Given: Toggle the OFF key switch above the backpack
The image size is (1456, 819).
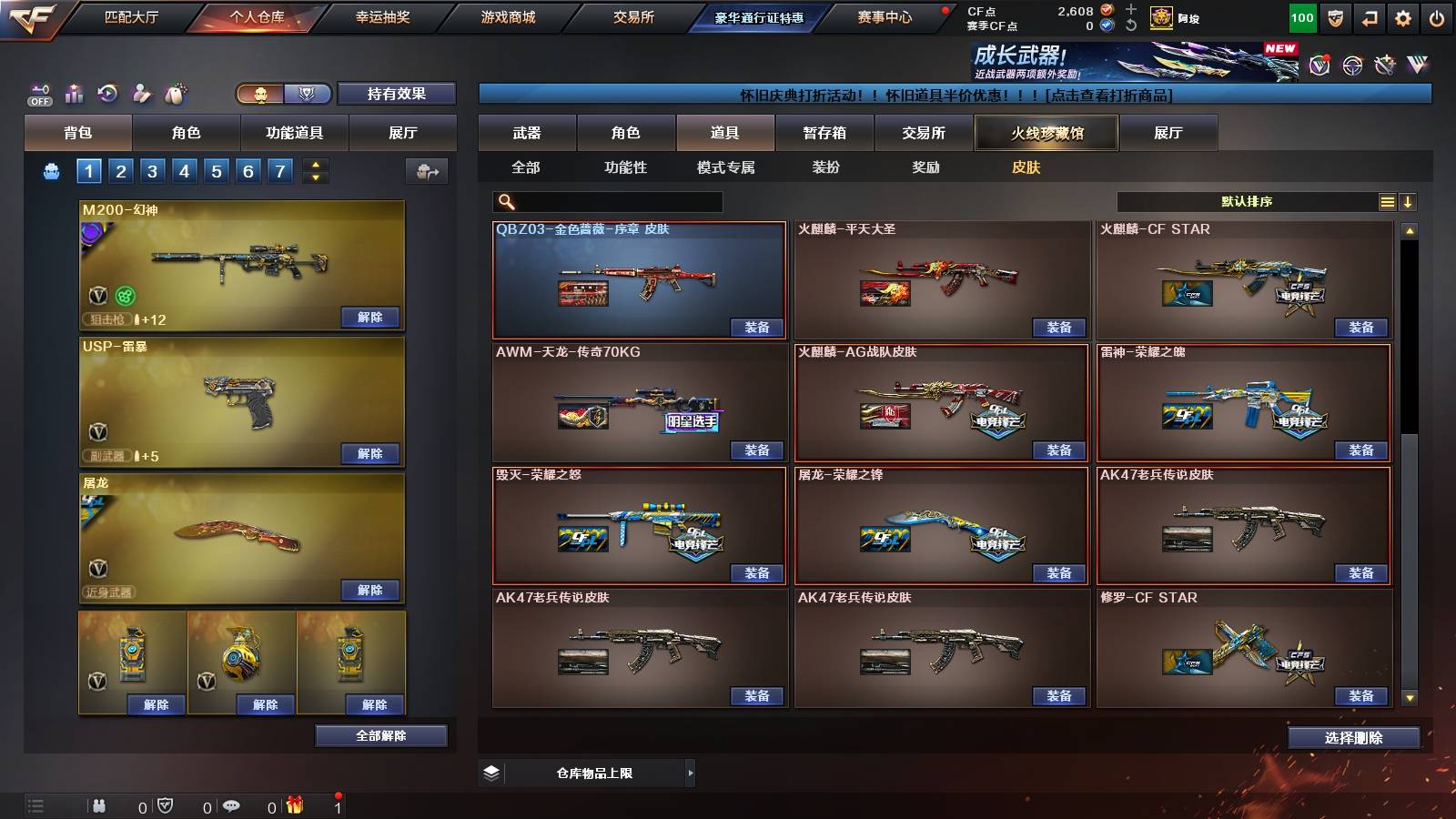Looking at the screenshot, I should [x=38, y=94].
